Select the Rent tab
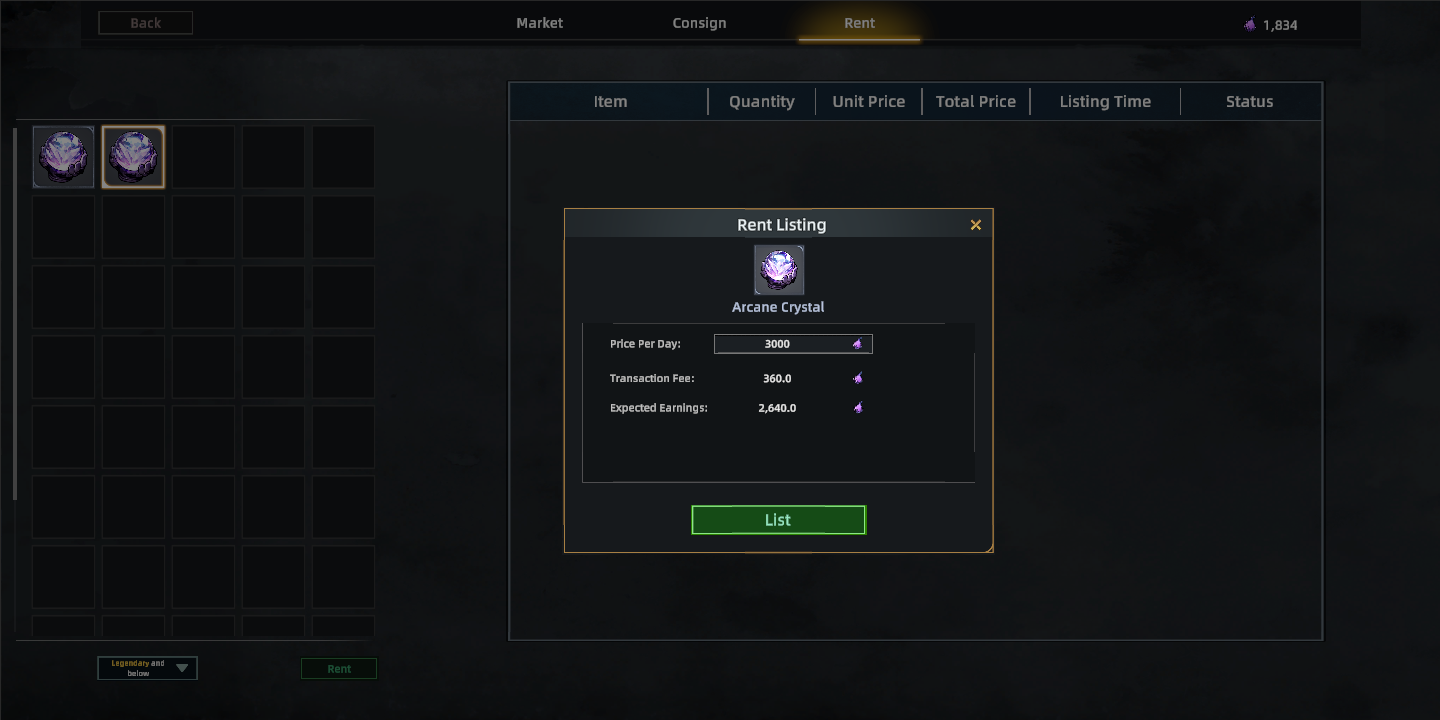The width and height of the screenshot is (1440, 720). [859, 23]
